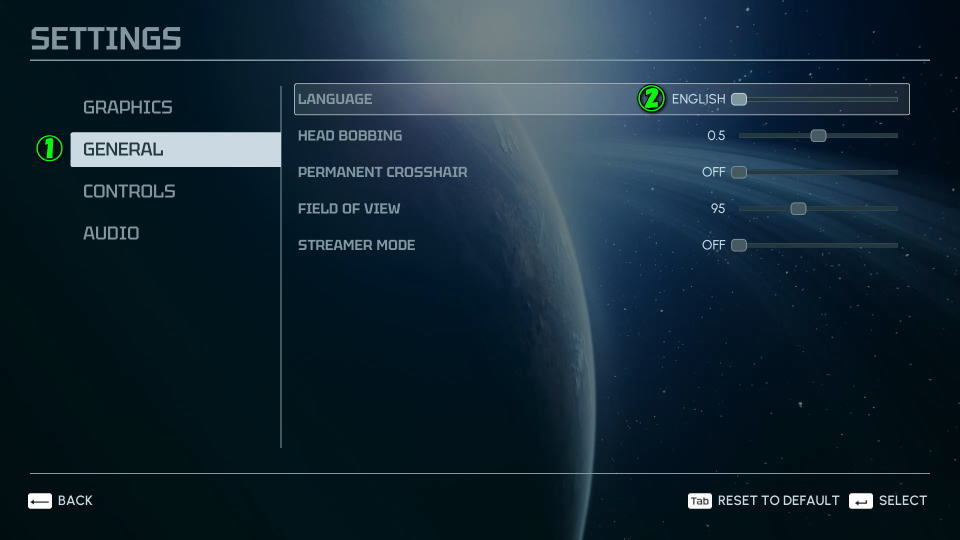This screenshot has width=960, height=540.
Task: Click the Field of View slider handle
Action: click(x=798, y=208)
